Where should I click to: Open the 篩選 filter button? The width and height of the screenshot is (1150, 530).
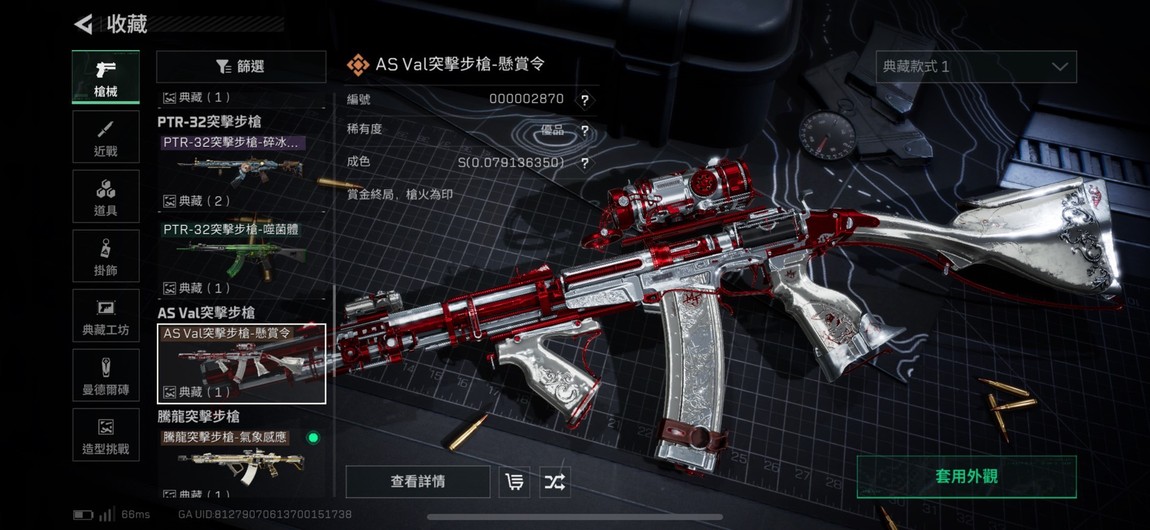[241, 66]
